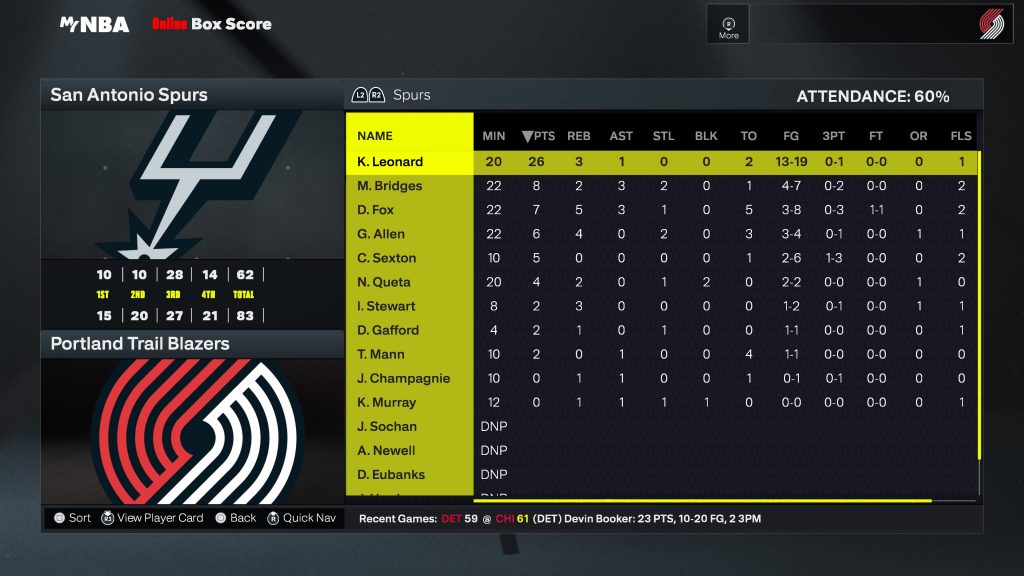This screenshot has width=1024, height=576.
Task: Show the Portland Trail Blazers box score
Action: point(190,344)
